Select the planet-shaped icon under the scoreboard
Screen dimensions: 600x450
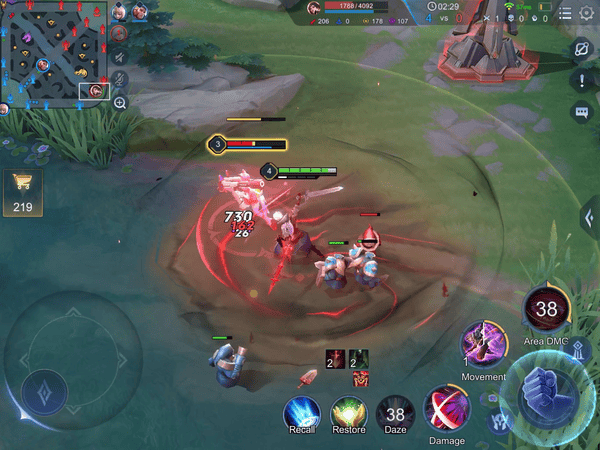click(x=581, y=49)
